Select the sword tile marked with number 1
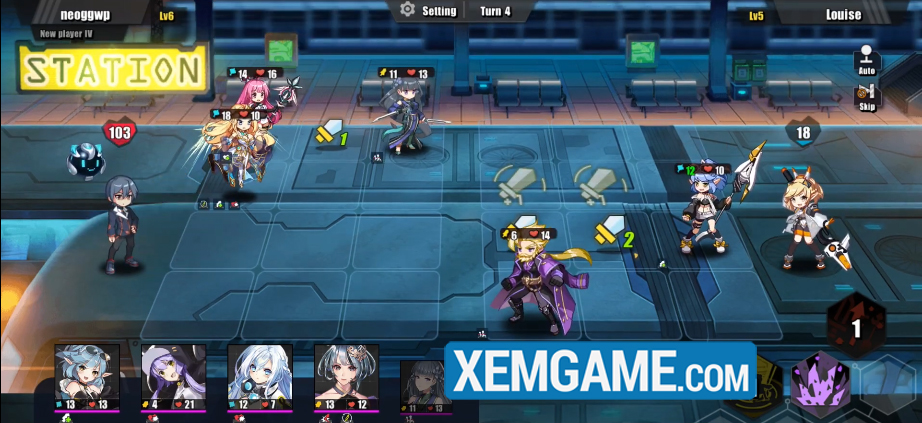Image resolution: width=922 pixels, height=423 pixels. (330, 134)
